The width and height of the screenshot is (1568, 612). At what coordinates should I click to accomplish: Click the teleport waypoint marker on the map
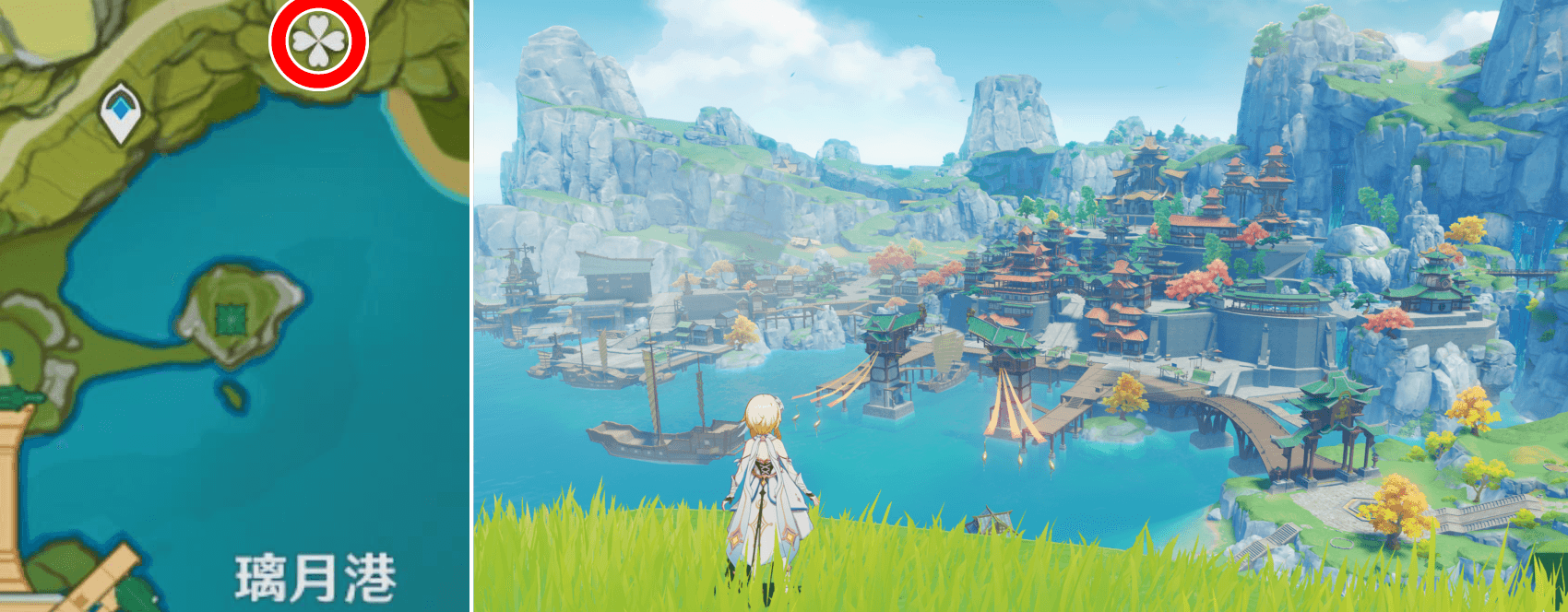tap(120, 112)
